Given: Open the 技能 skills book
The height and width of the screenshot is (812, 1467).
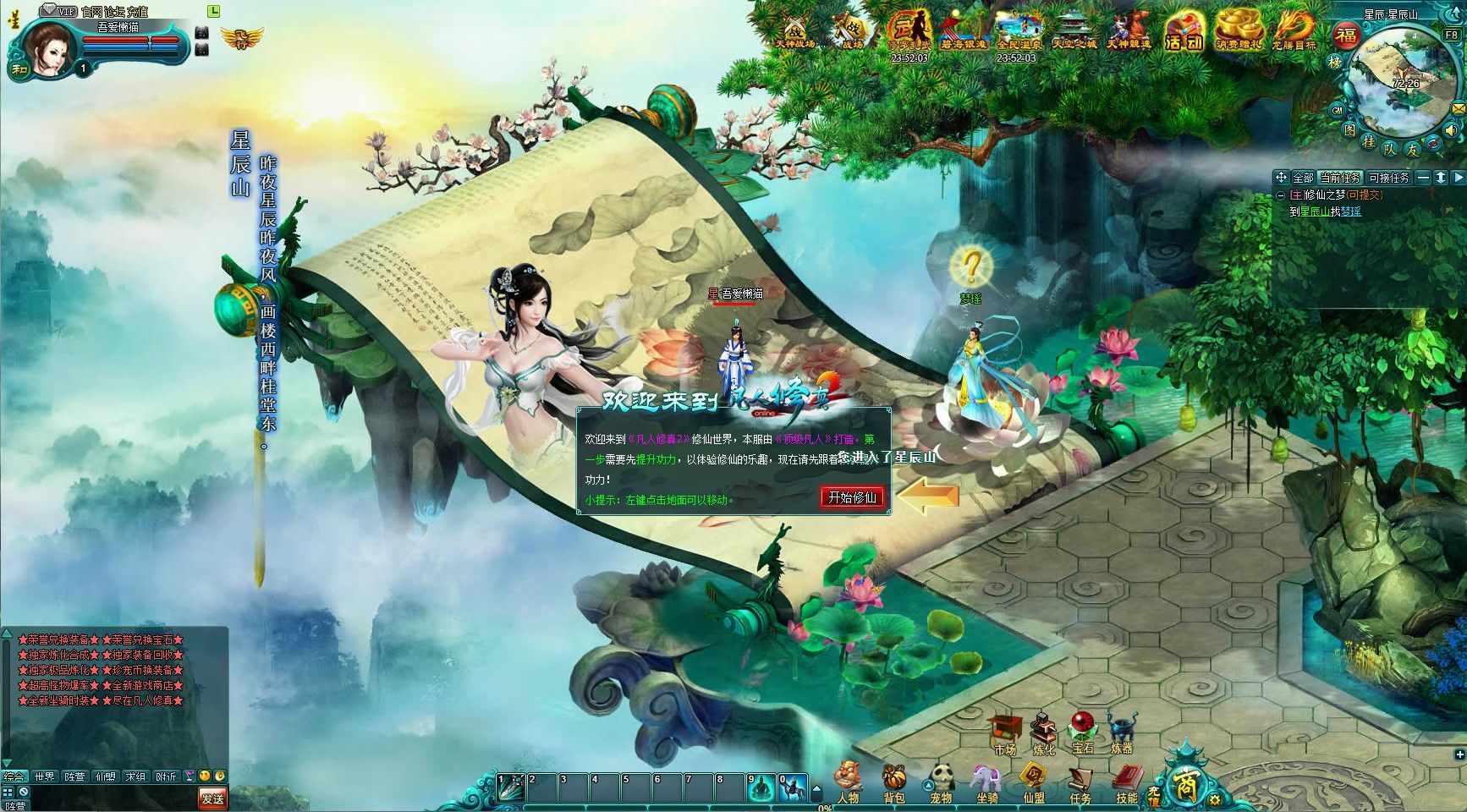Looking at the screenshot, I should pyautogui.click(x=1126, y=779).
